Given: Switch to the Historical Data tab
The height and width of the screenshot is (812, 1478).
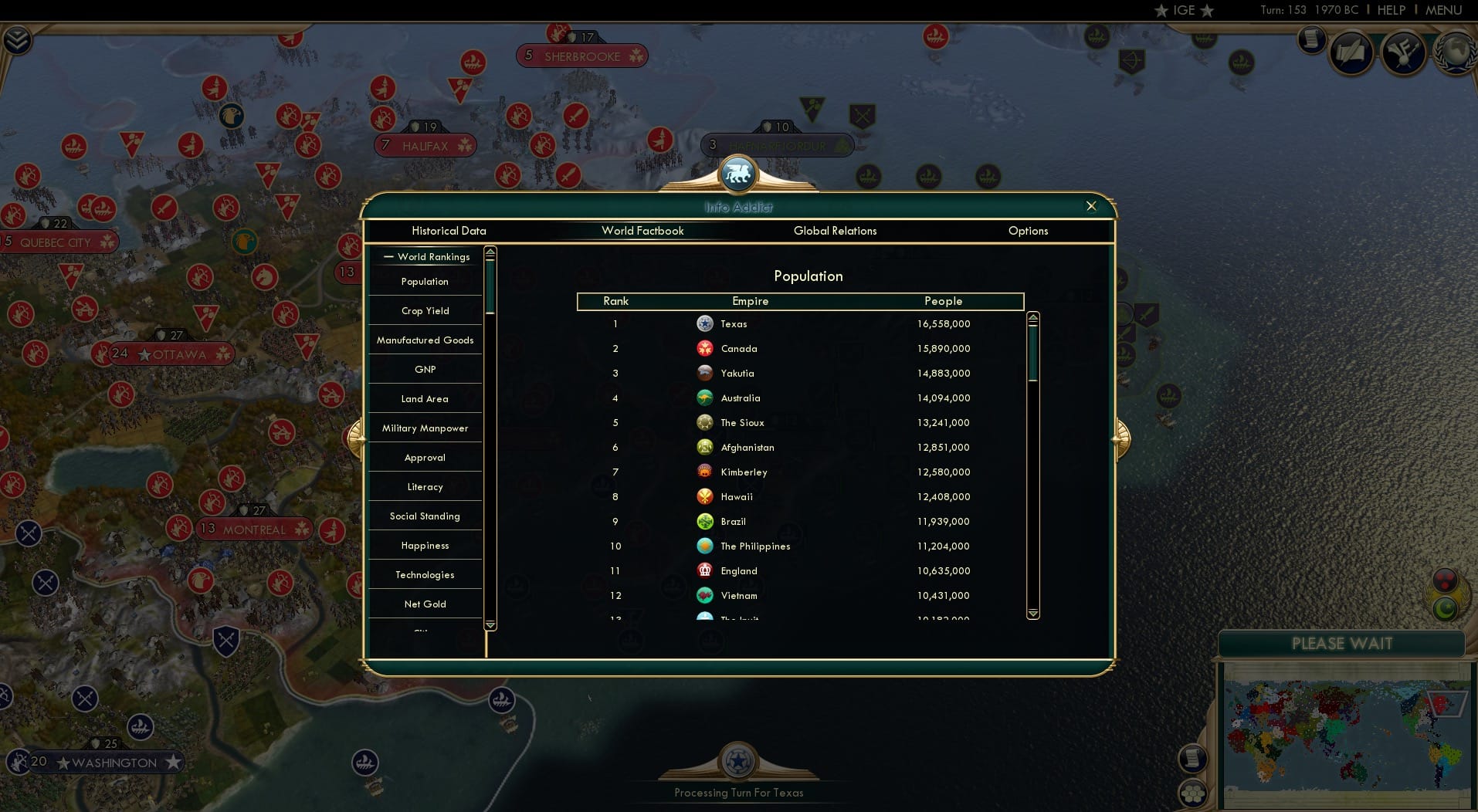Looking at the screenshot, I should point(449,231).
